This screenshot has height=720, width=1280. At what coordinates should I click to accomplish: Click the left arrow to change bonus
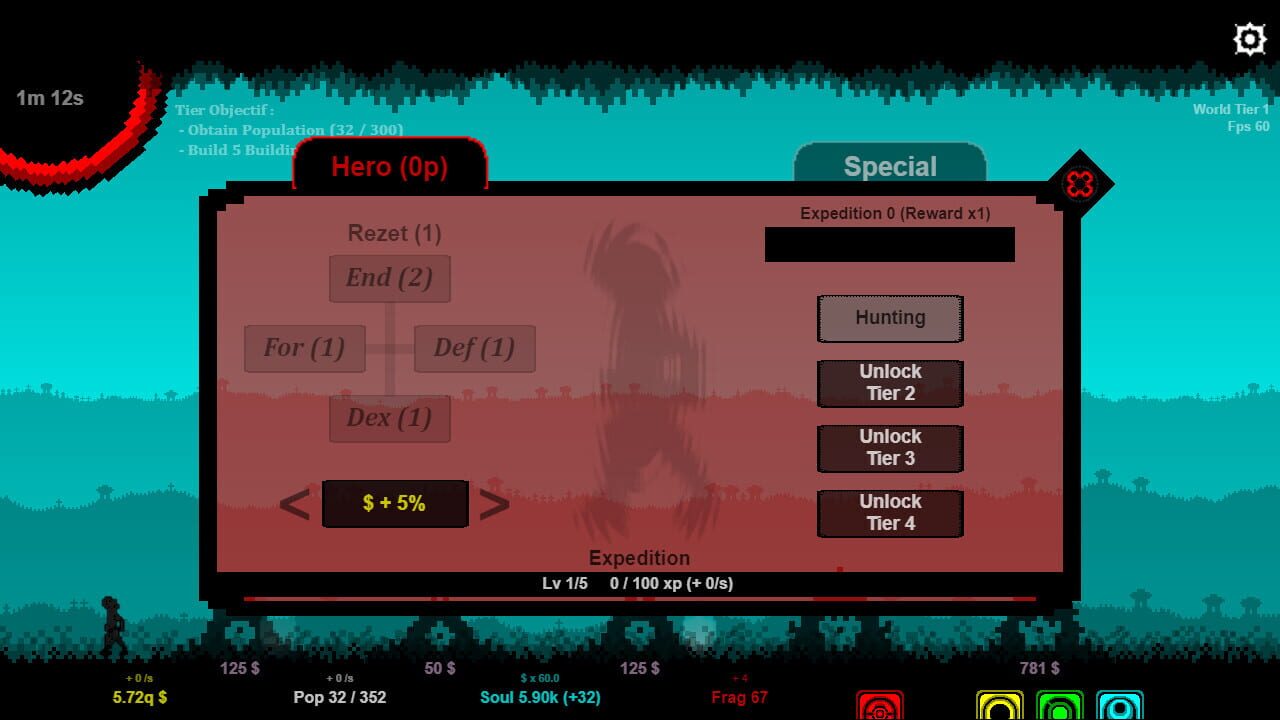(x=295, y=503)
